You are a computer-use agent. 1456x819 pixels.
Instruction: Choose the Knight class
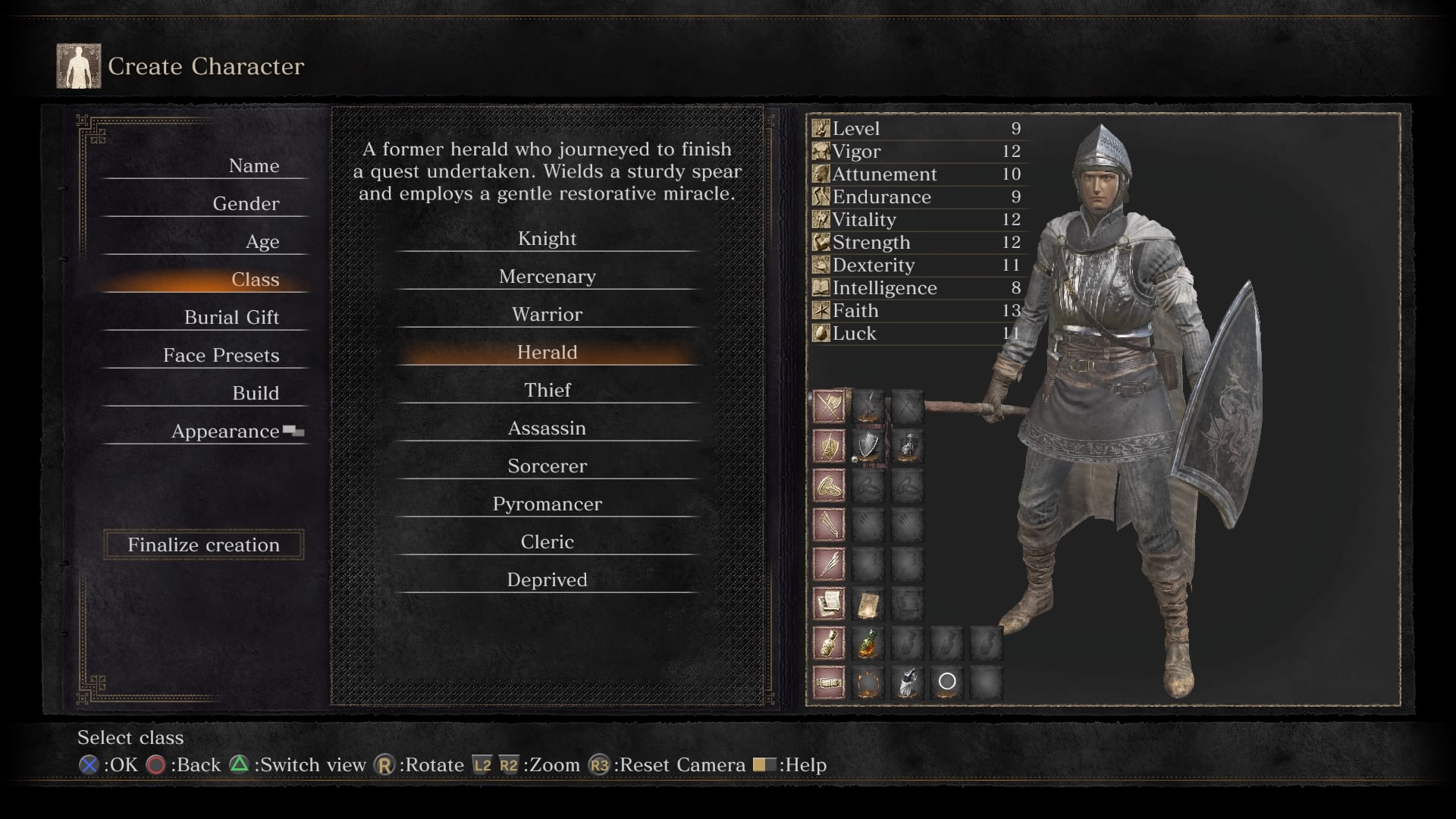[547, 239]
